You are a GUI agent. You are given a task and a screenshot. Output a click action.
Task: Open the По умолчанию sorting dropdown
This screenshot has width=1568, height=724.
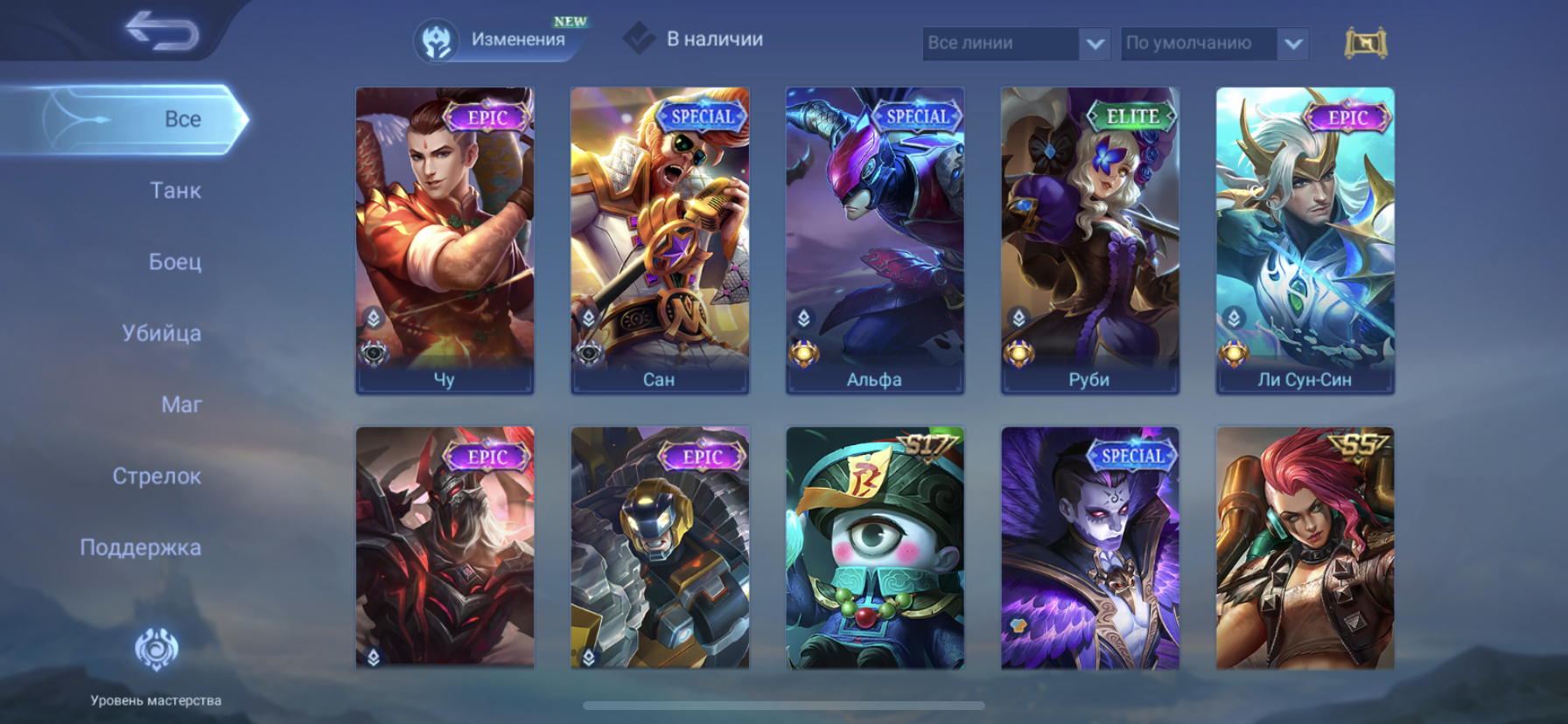coord(1214,43)
